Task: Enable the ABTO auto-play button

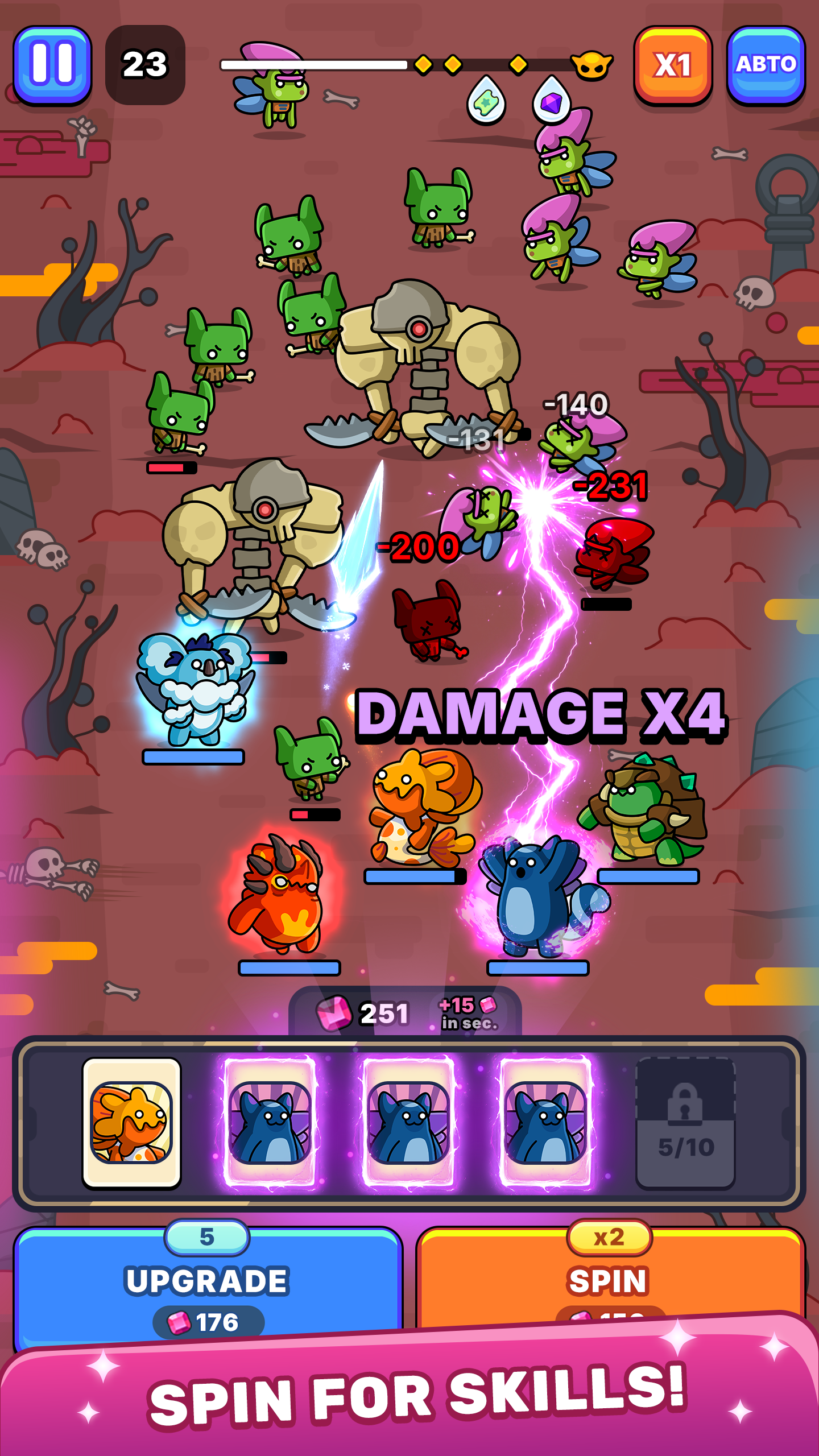Action: tap(766, 65)
